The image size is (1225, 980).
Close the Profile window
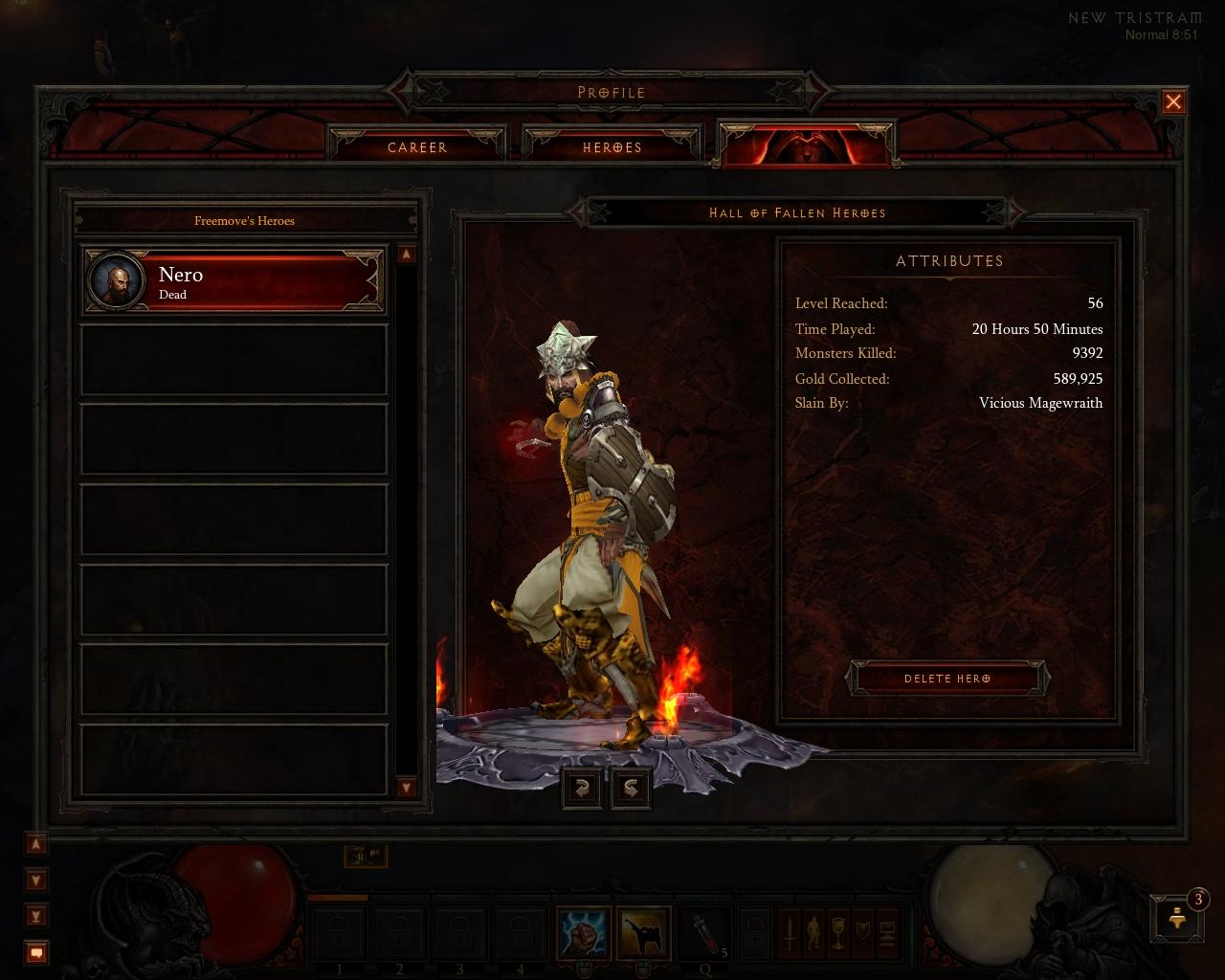click(1173, 102)
